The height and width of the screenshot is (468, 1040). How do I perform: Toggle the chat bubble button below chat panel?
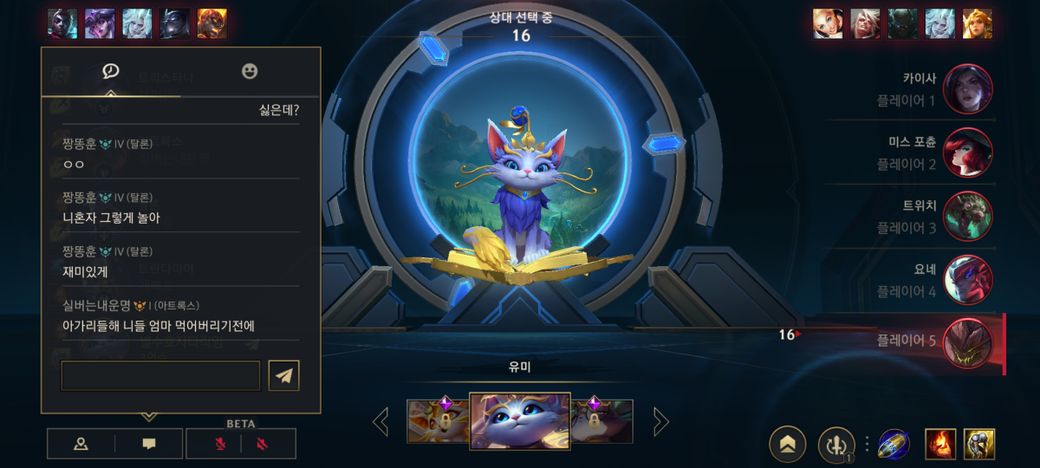(149, 443)
